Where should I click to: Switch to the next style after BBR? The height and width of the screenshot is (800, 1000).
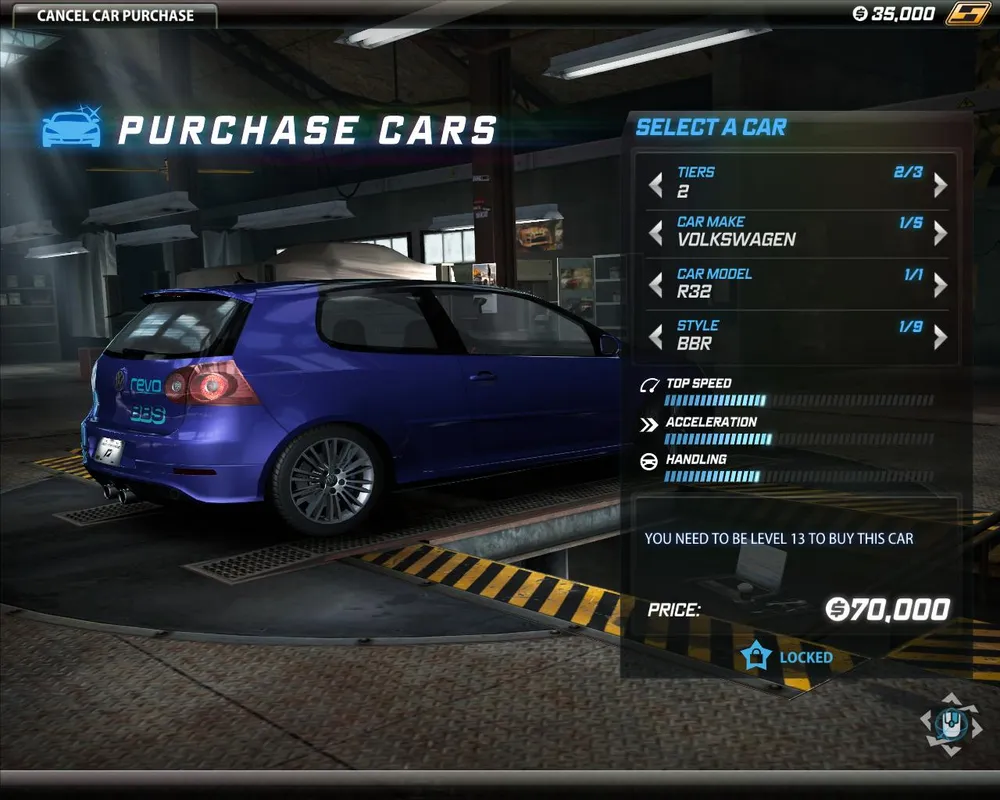(940, 337)
